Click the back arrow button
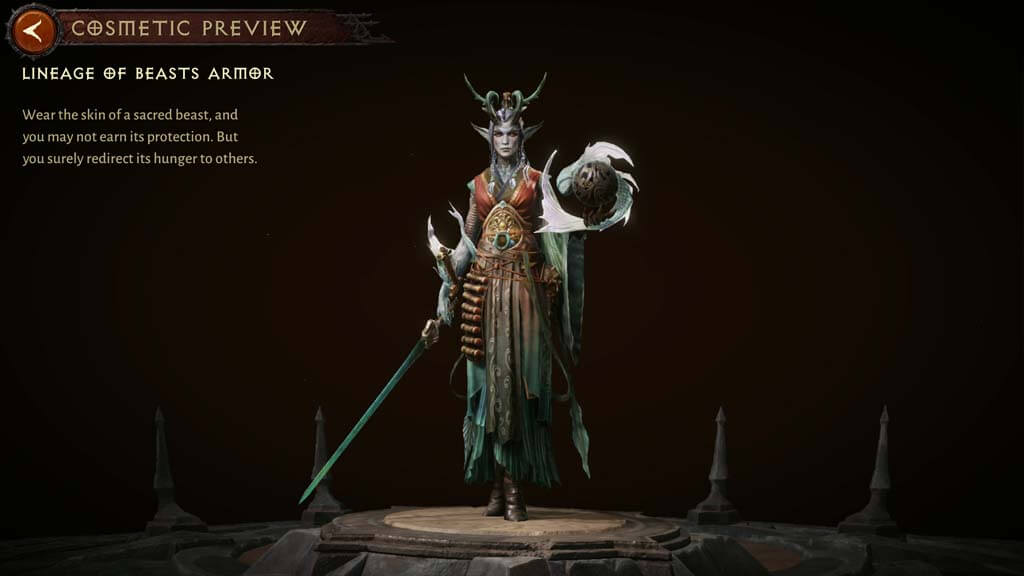Screen dimensions: 1024x576 tap(33, 31)
